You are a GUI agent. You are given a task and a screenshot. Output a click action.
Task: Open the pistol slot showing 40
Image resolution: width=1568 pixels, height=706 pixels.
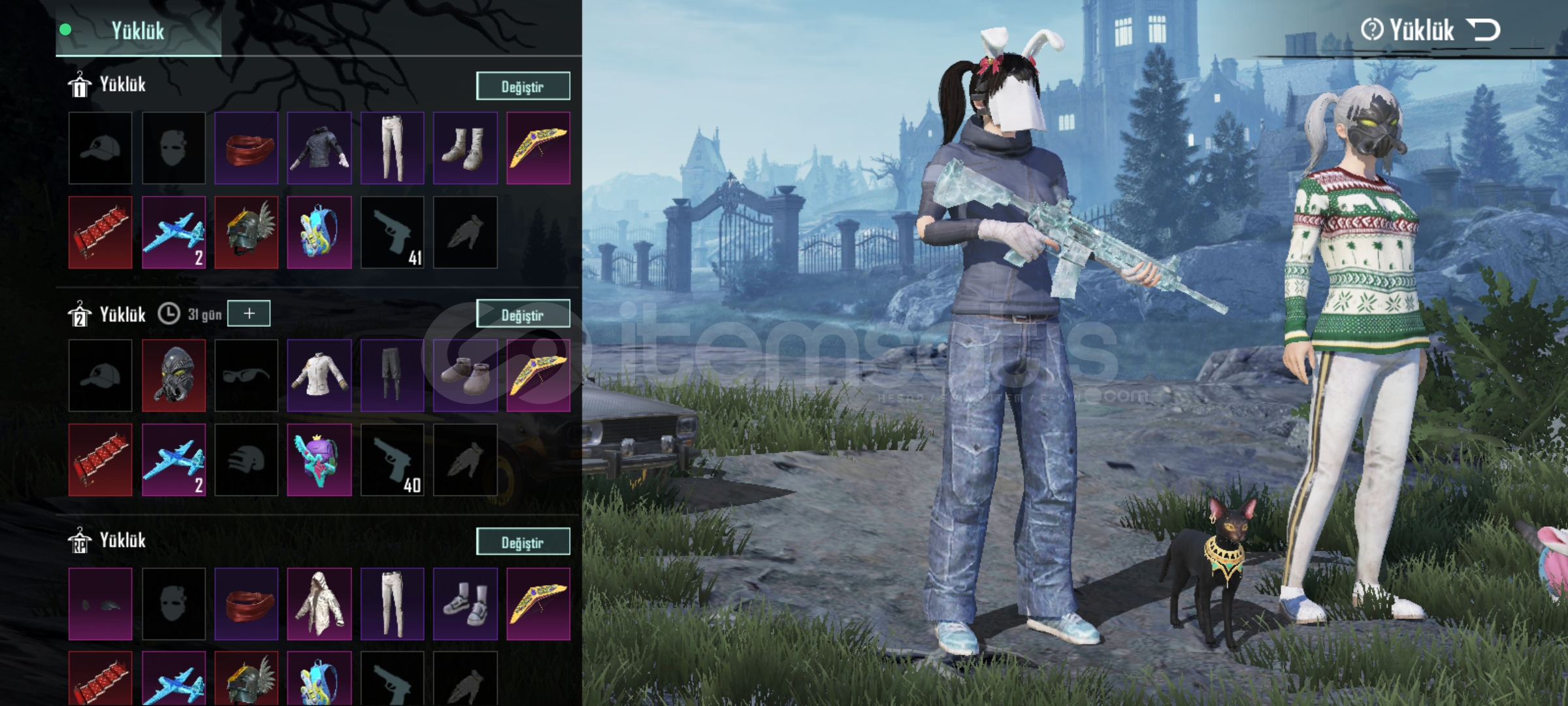click(x=392, y=460)
